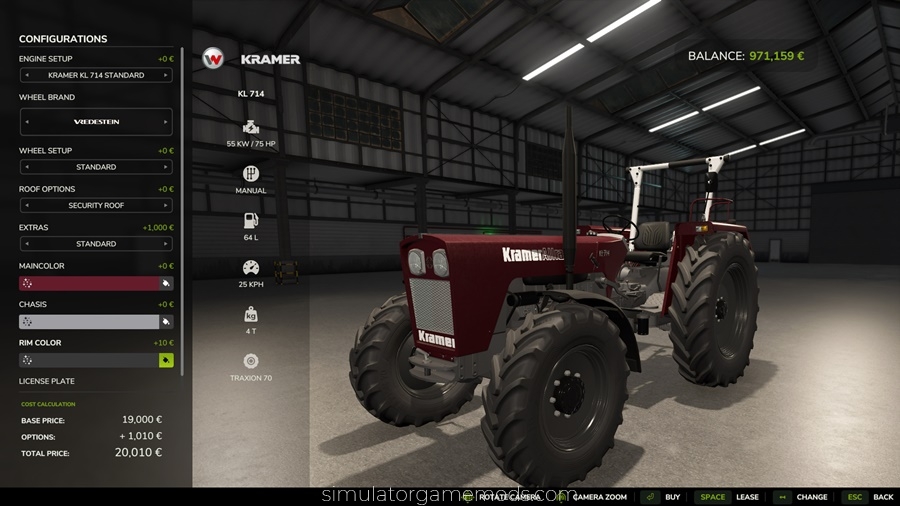Open the main color swatch bar
Image resolution: width=900 pixels, height=506 pixels.
pyautogui.click(x=89, y=283)
